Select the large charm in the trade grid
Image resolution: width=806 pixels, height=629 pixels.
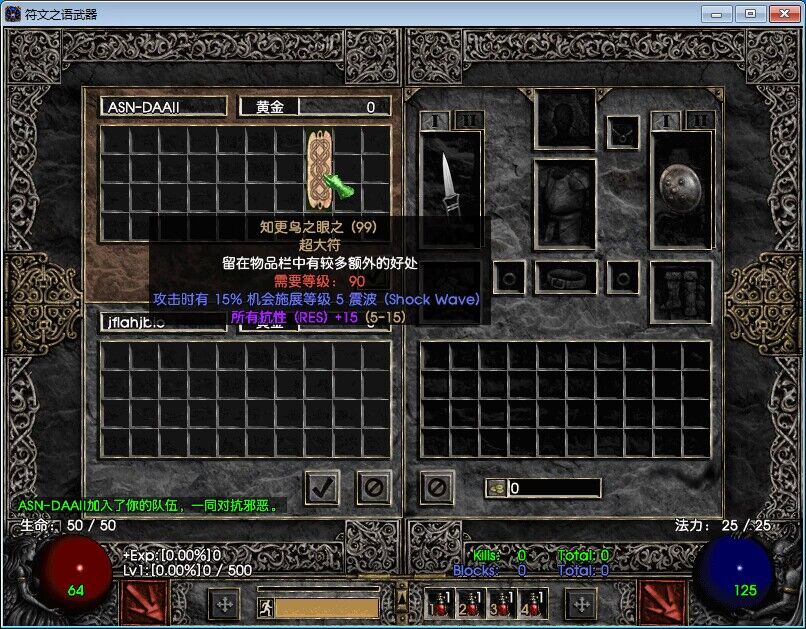tap(319, 165)
